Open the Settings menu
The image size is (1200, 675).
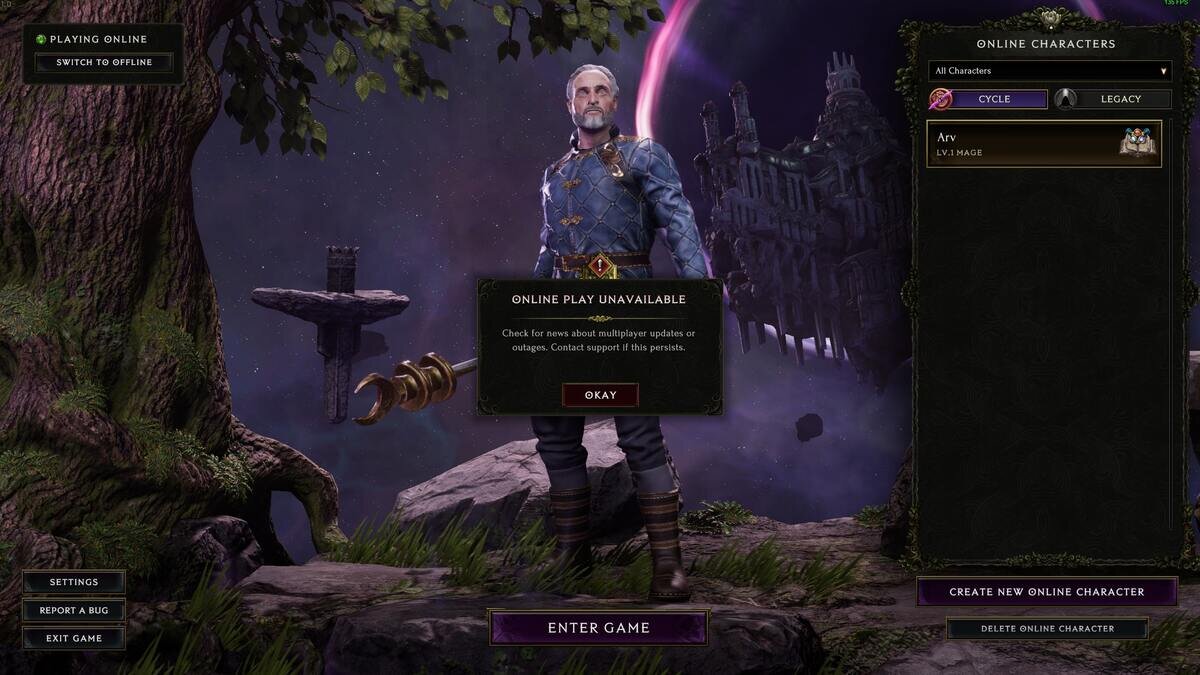pos(74,582)
